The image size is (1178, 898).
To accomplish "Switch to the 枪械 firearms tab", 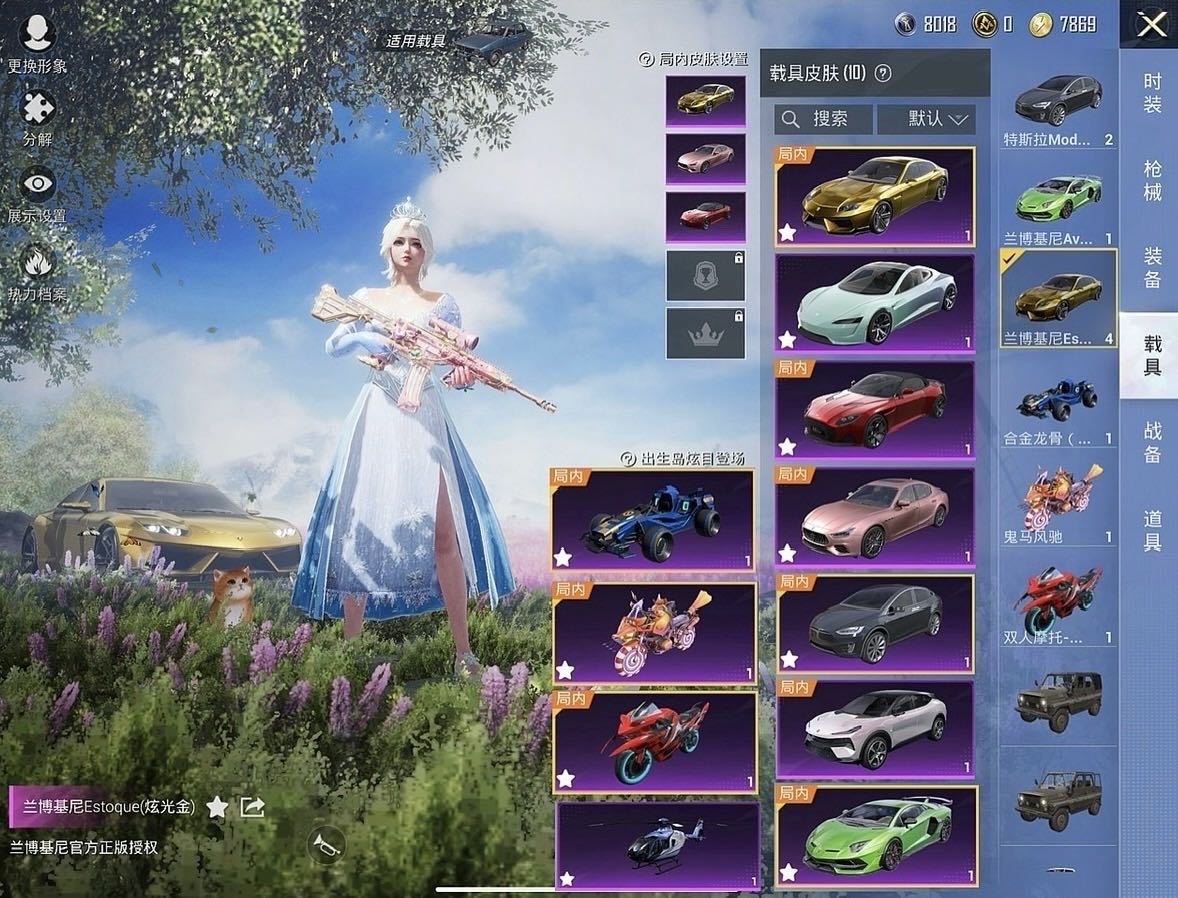I will coord(1152,180).
